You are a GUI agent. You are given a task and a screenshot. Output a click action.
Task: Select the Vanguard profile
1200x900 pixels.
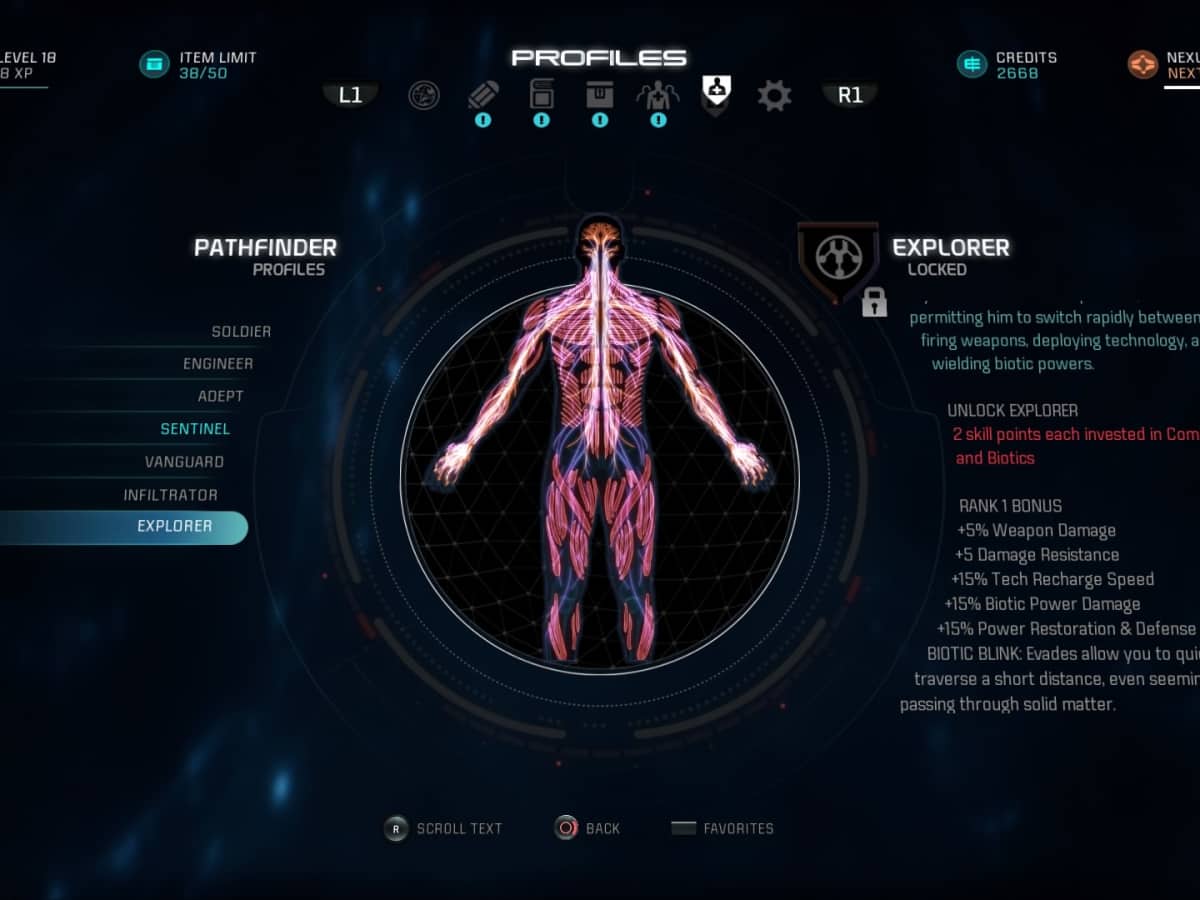pos(184,462)
